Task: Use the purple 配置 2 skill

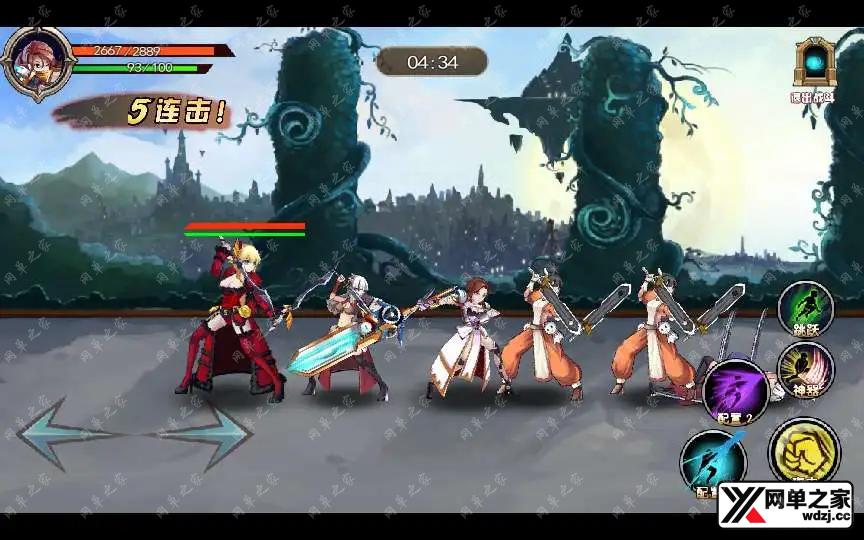Action: point(736,390)
